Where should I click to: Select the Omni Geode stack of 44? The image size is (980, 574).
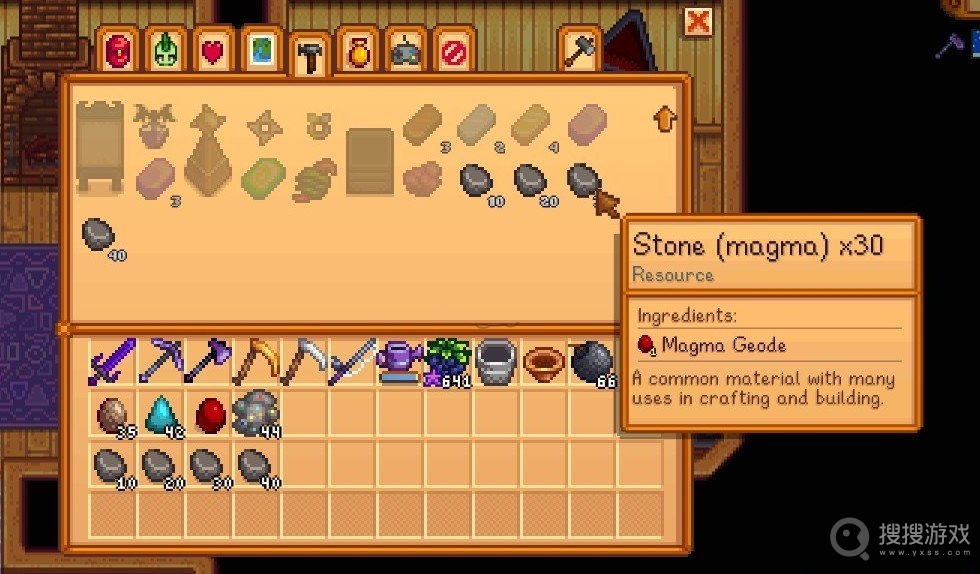(254, 412)
